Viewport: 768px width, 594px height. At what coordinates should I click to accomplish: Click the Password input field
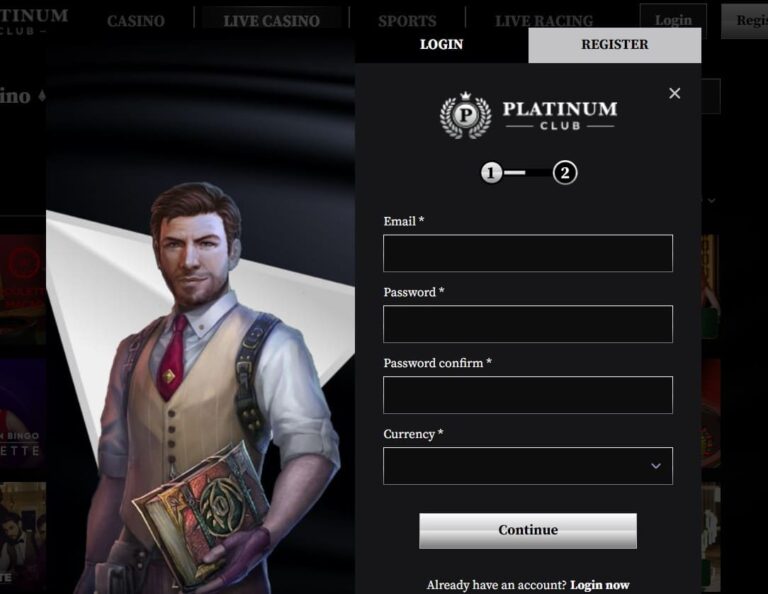pos(527,324)
